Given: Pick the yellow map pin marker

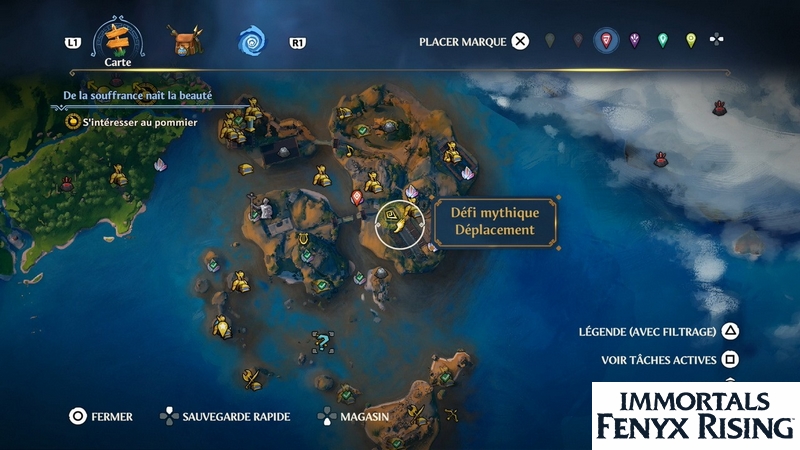Looking at the screenshot, I should (690, 41).
